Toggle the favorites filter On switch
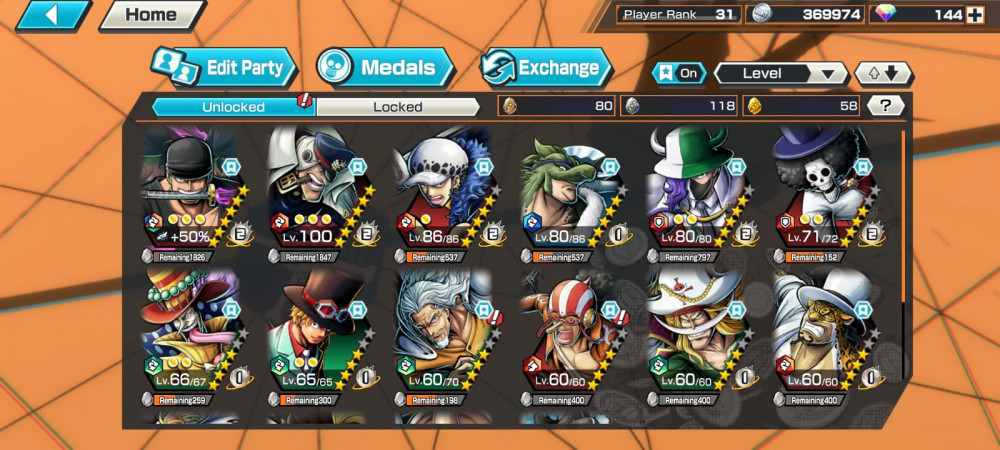Screen dimensions: 1000x450 coord(679,73)
